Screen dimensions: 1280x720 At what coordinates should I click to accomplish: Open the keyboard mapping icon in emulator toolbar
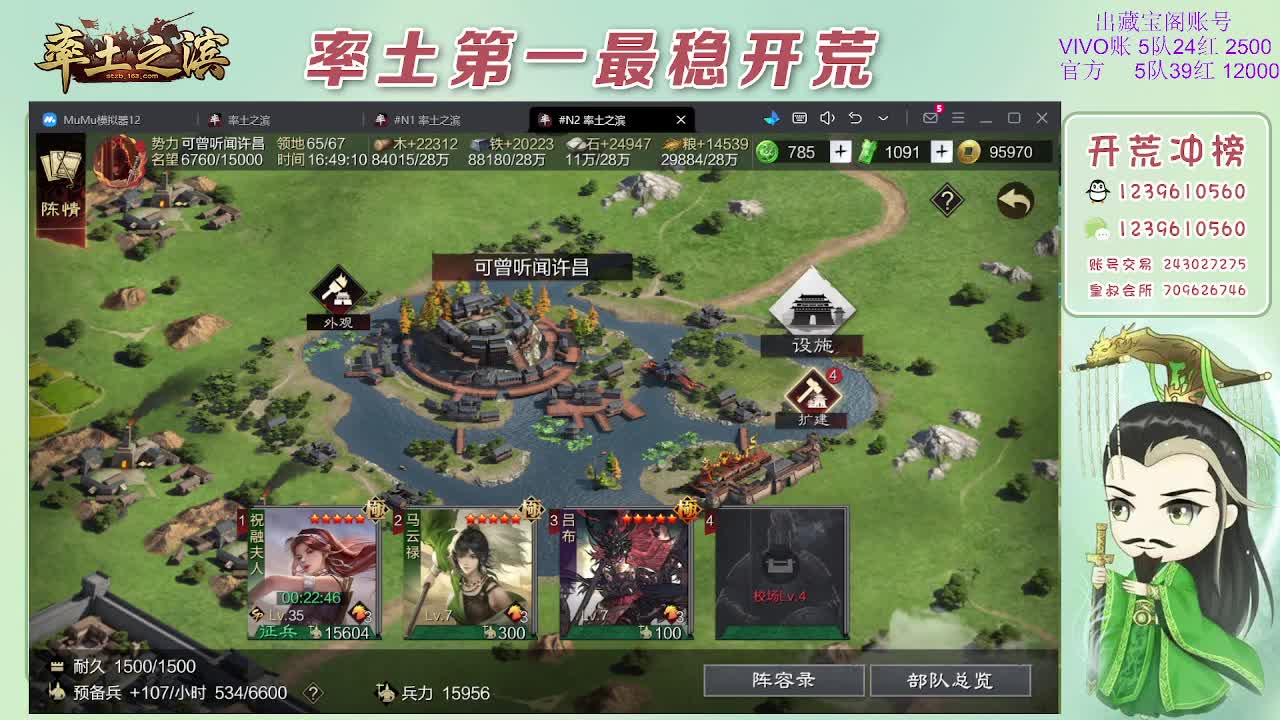pos(799,118)
